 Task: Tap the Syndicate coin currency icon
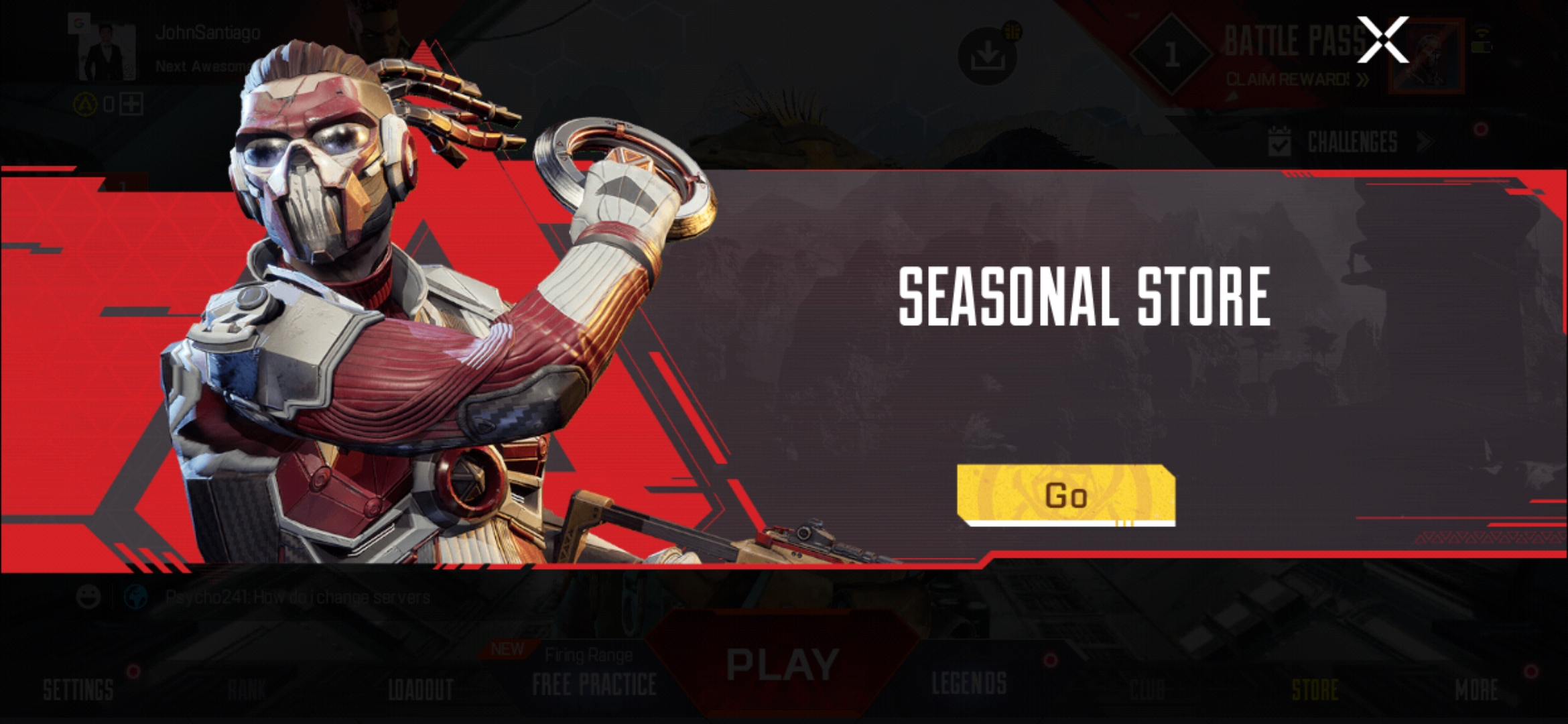pyautogui.click(x=85, y=104)
